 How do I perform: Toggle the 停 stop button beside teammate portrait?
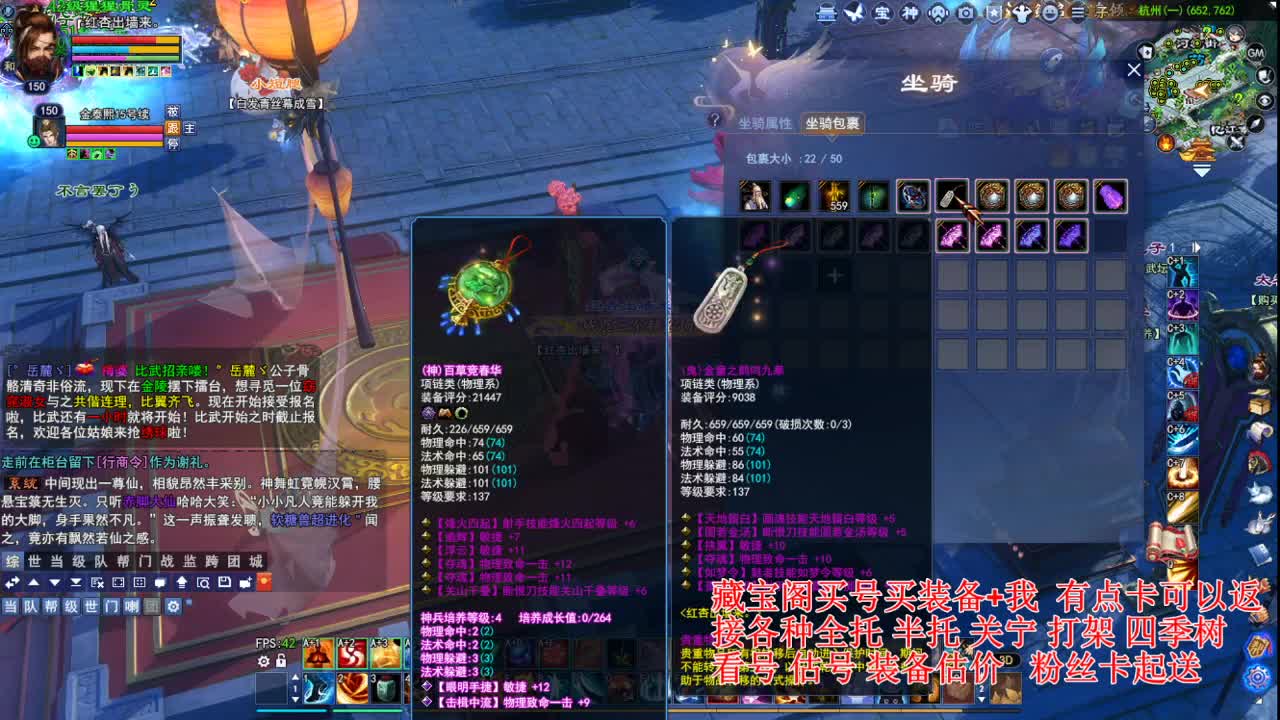[x=173, y=146]
